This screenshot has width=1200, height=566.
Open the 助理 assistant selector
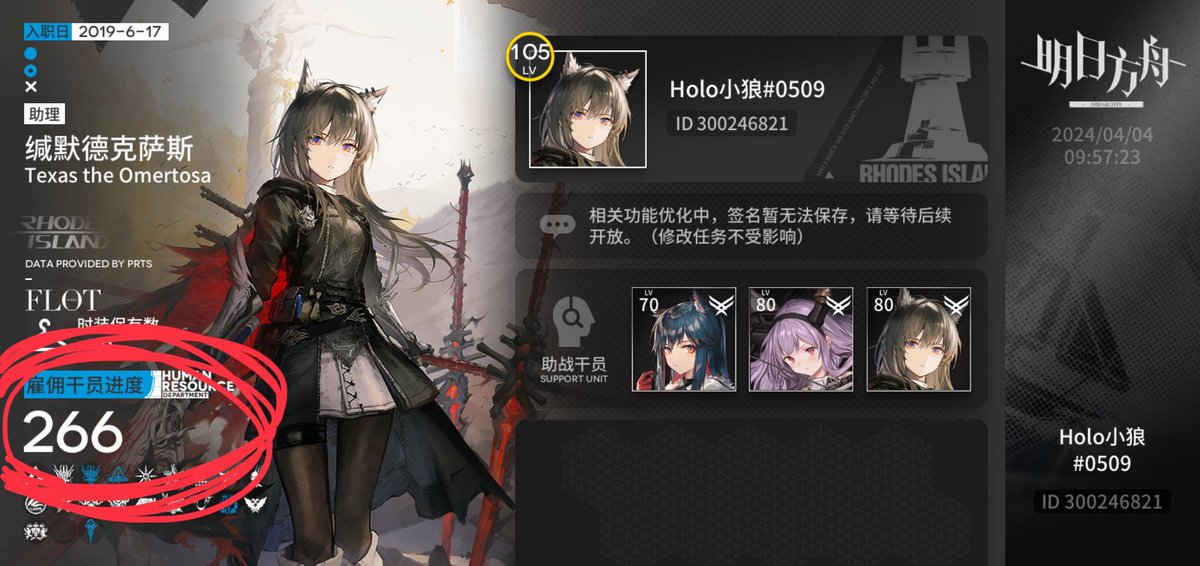pyautogui.click(x=43, y=115)
